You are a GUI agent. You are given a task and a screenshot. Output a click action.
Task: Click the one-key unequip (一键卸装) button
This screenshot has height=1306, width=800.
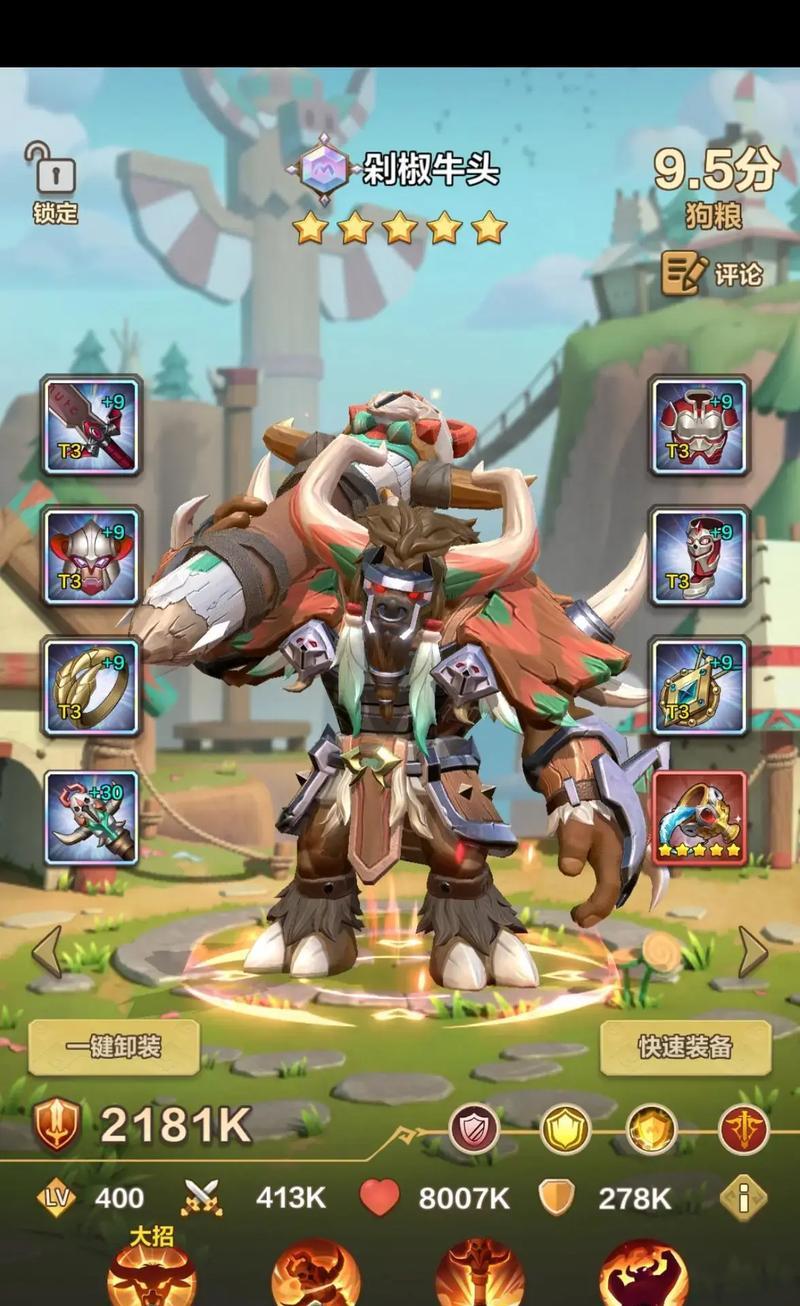tap(114, 1047)
